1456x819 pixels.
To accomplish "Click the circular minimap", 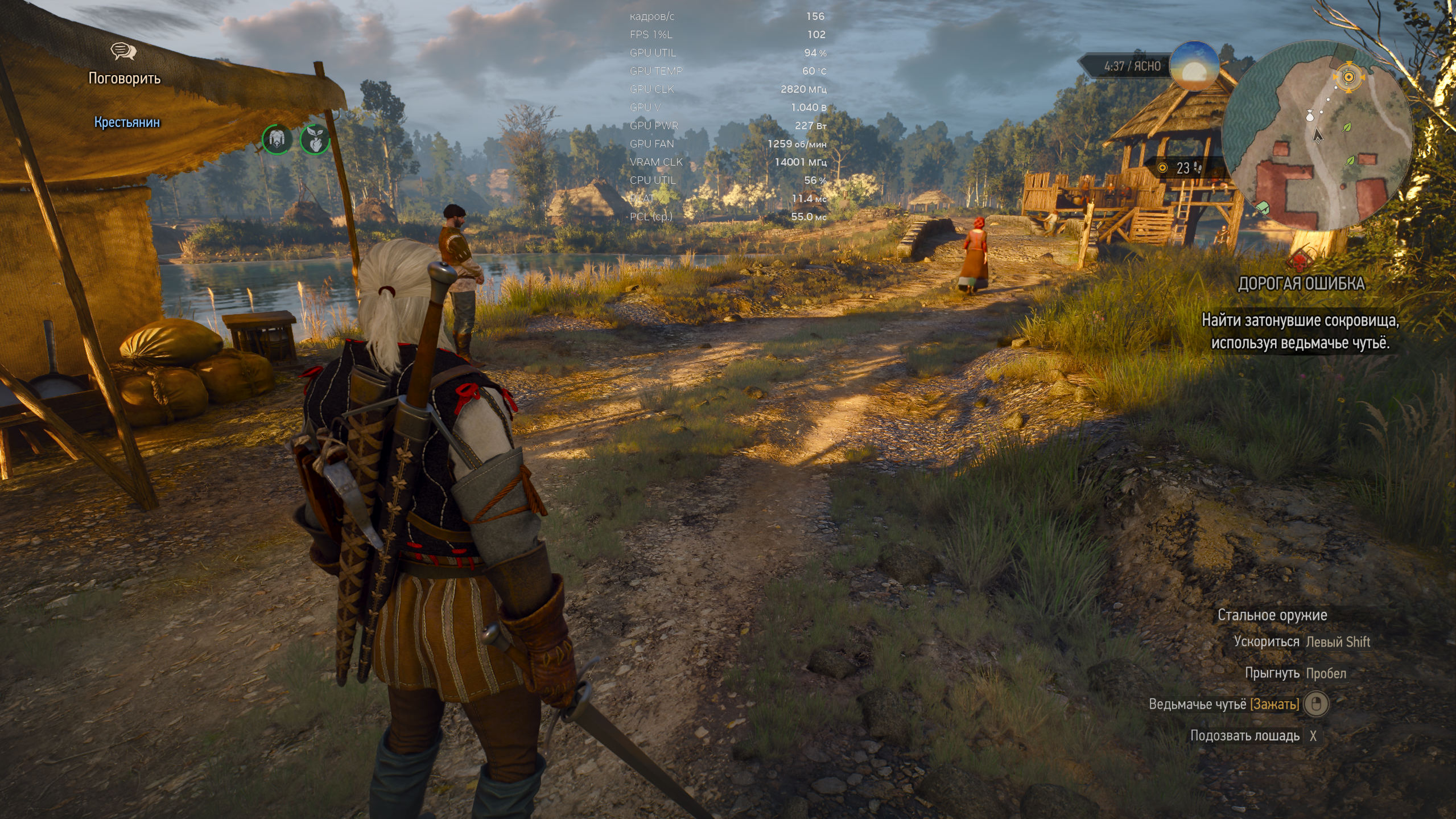I will 1317,135.
